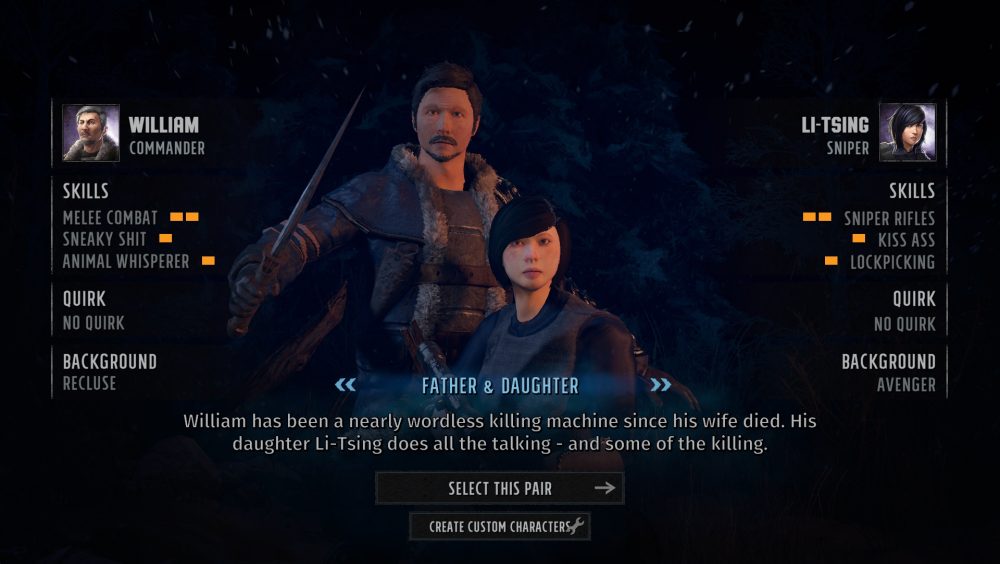Select Li-Tsing's sniper portrait
Viewport: 1000px width, 564px height.
click(x=907, y=133)
